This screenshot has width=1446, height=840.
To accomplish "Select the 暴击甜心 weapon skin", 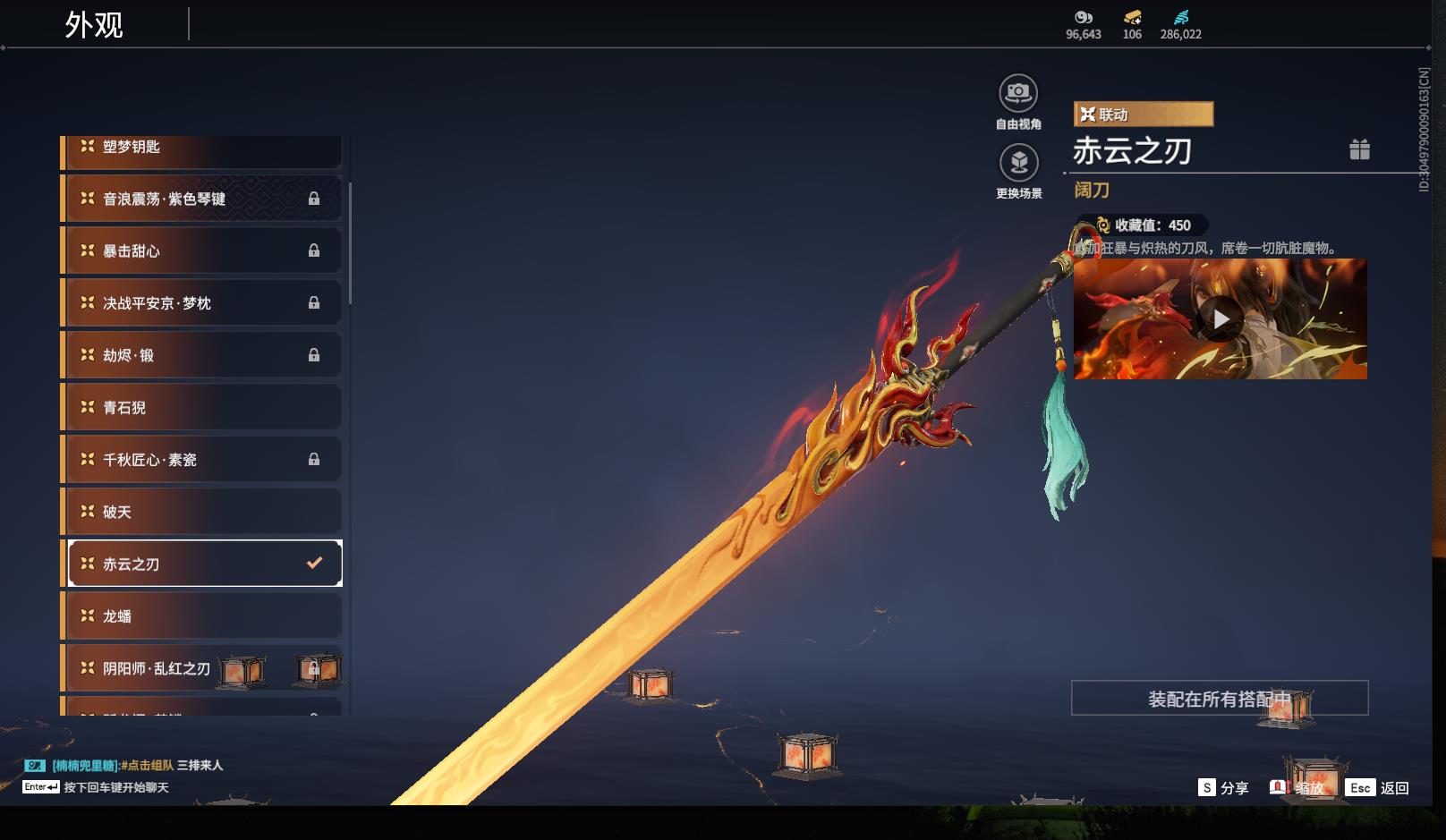I will tap(203, 250).
